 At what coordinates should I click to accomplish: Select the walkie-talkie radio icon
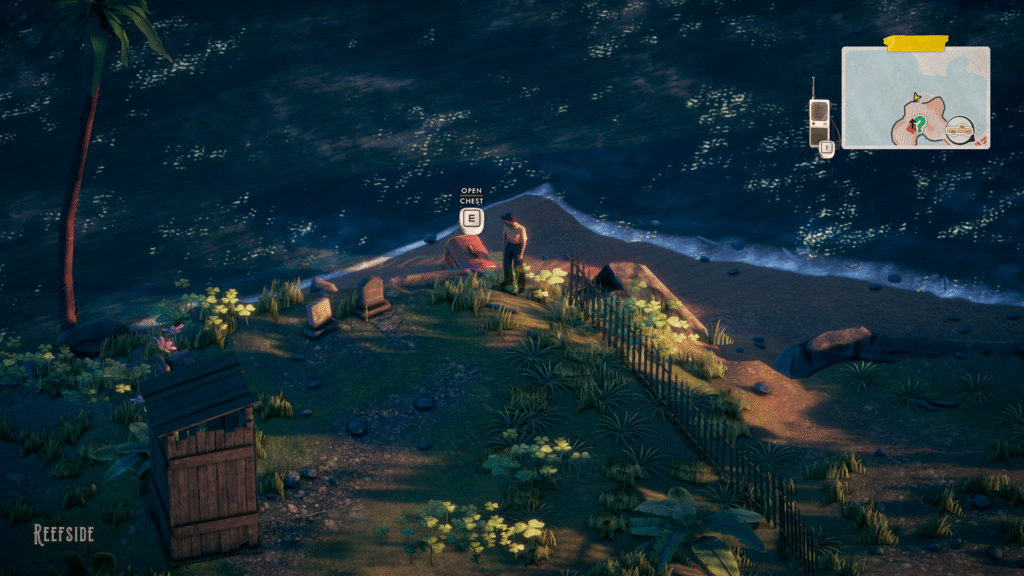pyautogui.click(x=818, y=120)
